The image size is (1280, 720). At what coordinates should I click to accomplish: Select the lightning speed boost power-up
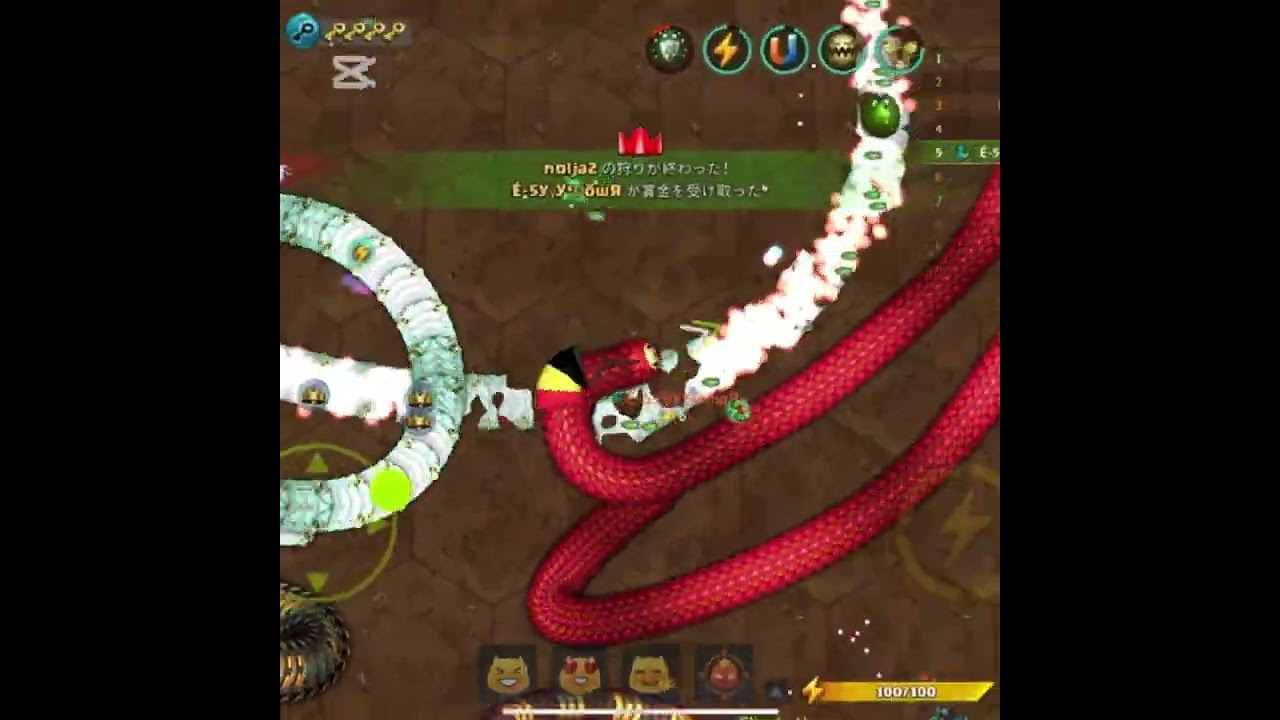tap(727, 48)
